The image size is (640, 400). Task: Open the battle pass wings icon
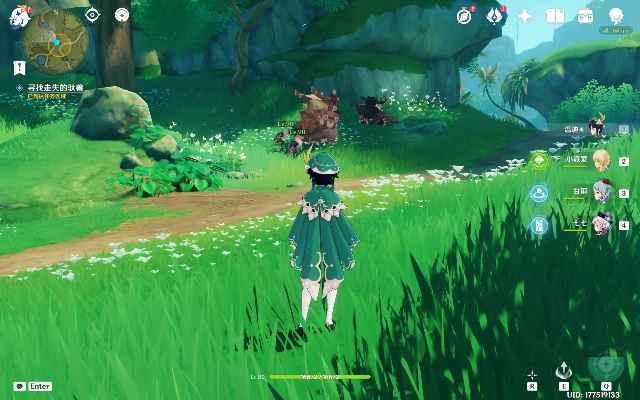(x=493, y=15)
